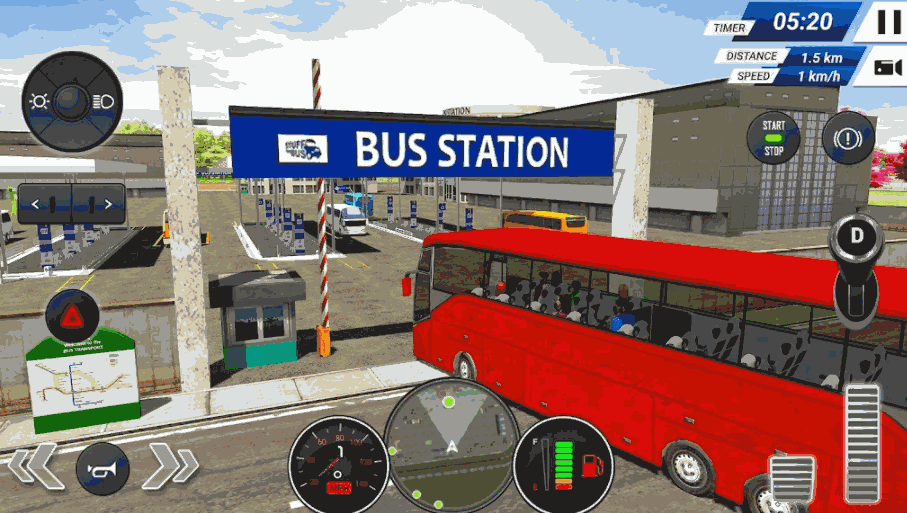Turn on the headlight beam icon
907x513 pixels.
click(x=103, y=100)
